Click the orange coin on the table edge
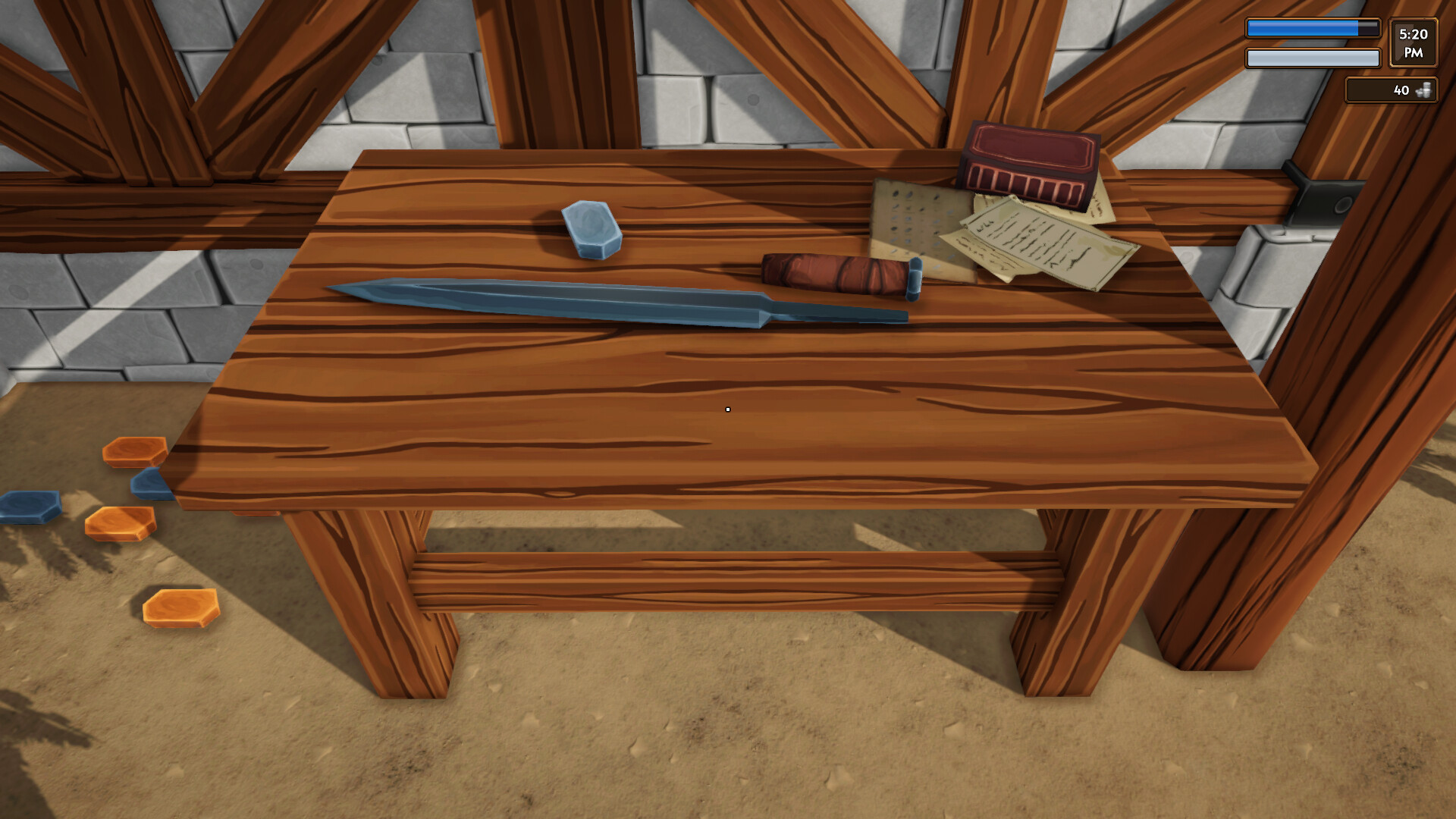This screenshot has width=1456, height=819. coord(134,452)
